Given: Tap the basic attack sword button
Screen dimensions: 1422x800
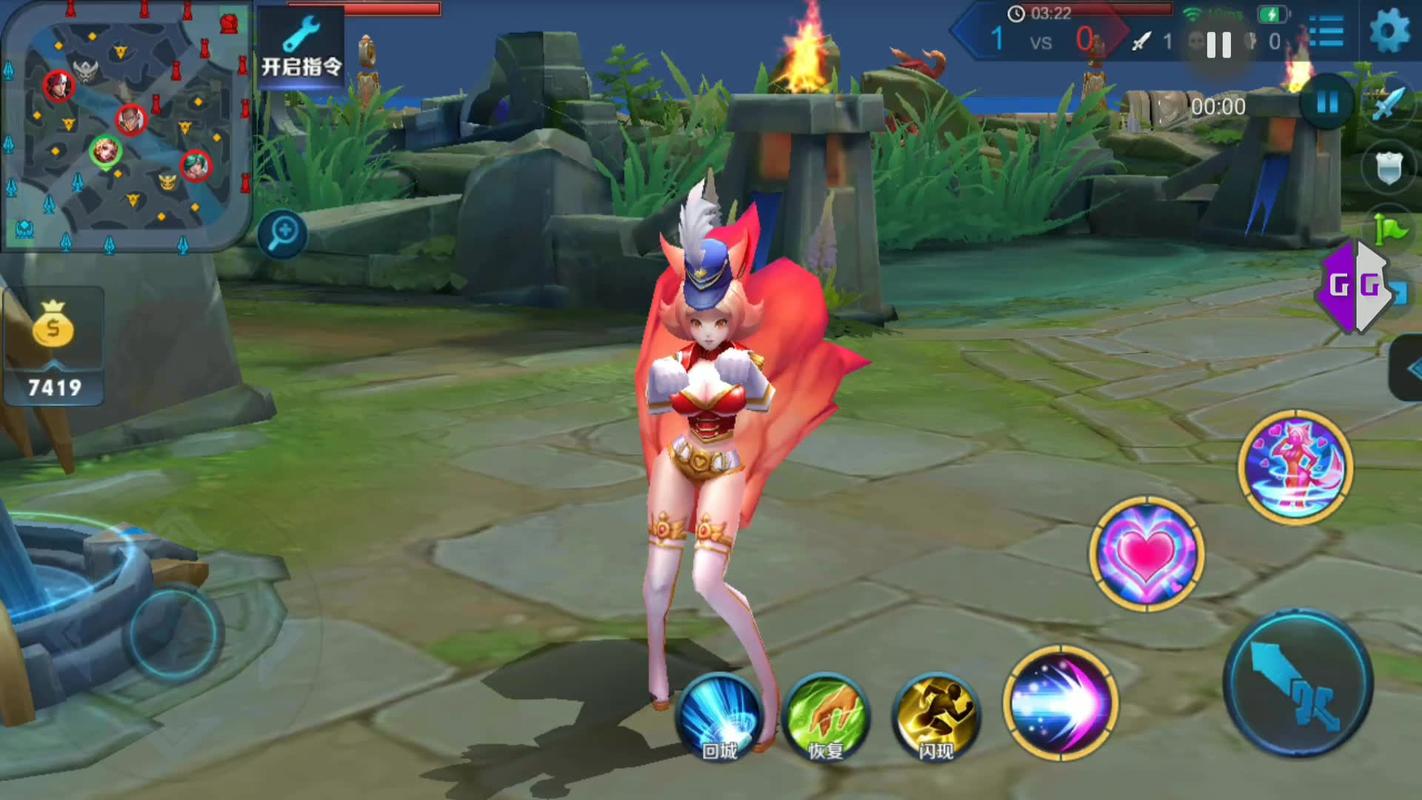Looking at the screenshot, I should coord(1297,683).
